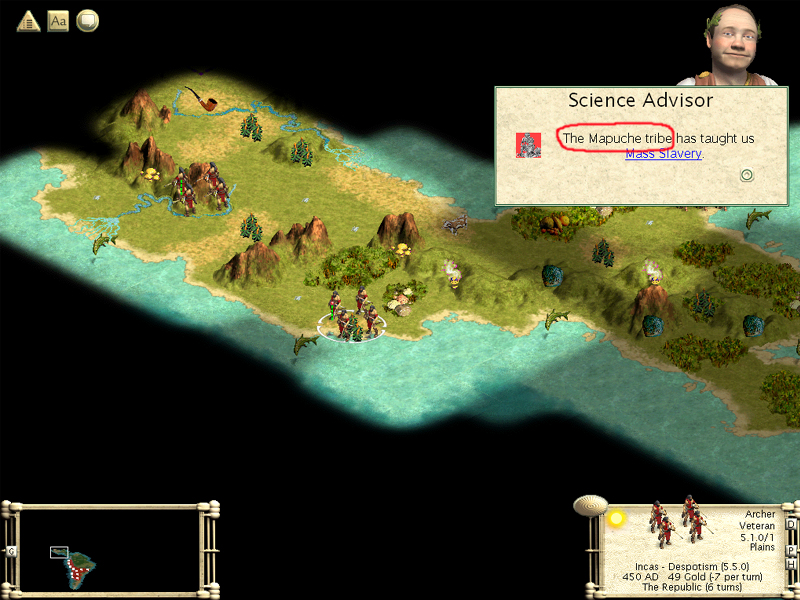Screen dimensions: 800x600
Task: Click the speech bubble advisors button
Action: point(88,20)
